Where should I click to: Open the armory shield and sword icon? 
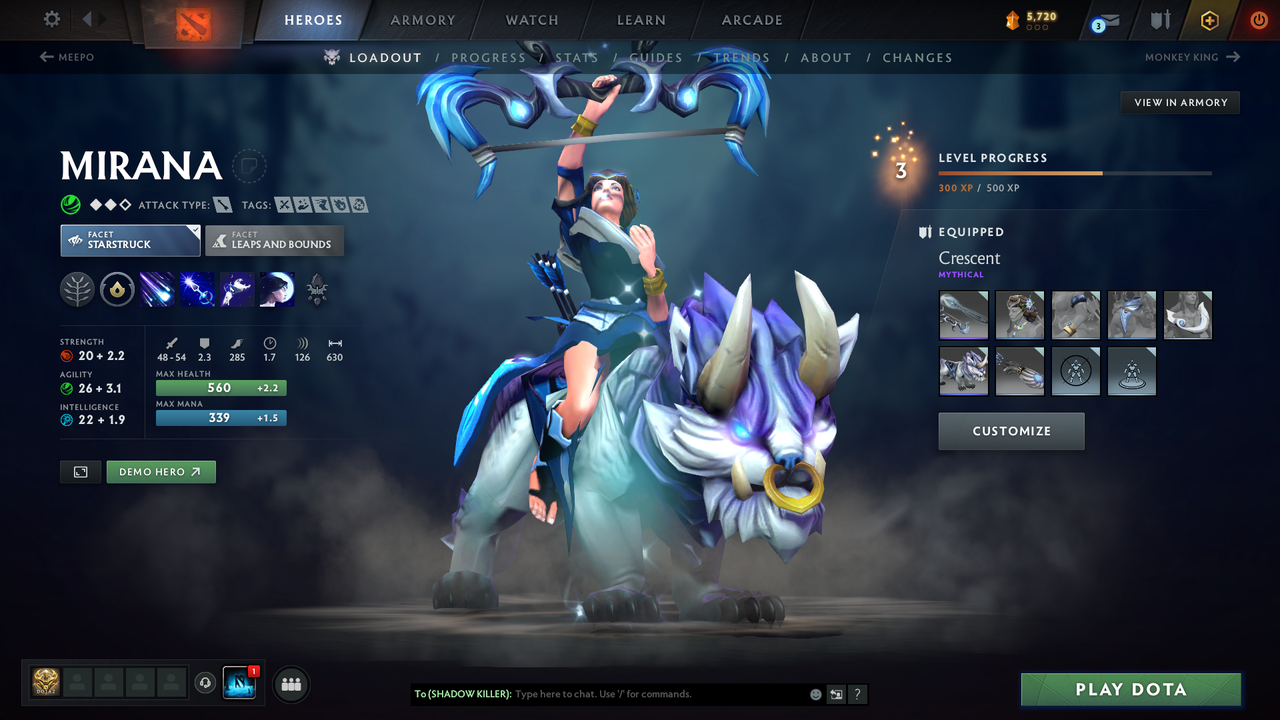tap(1160, 19)
